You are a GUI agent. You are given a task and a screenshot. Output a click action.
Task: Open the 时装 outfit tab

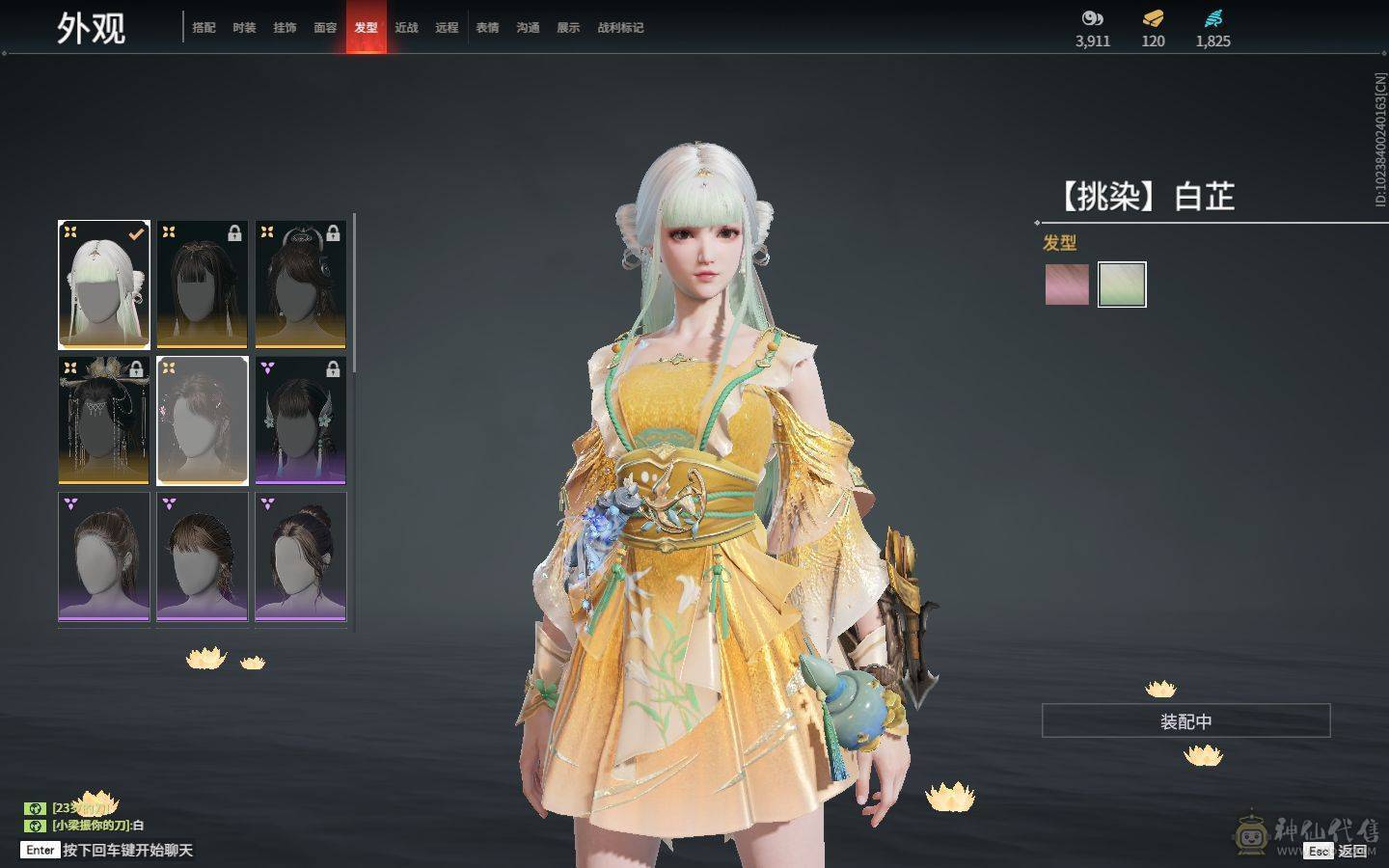pos(244,28)
